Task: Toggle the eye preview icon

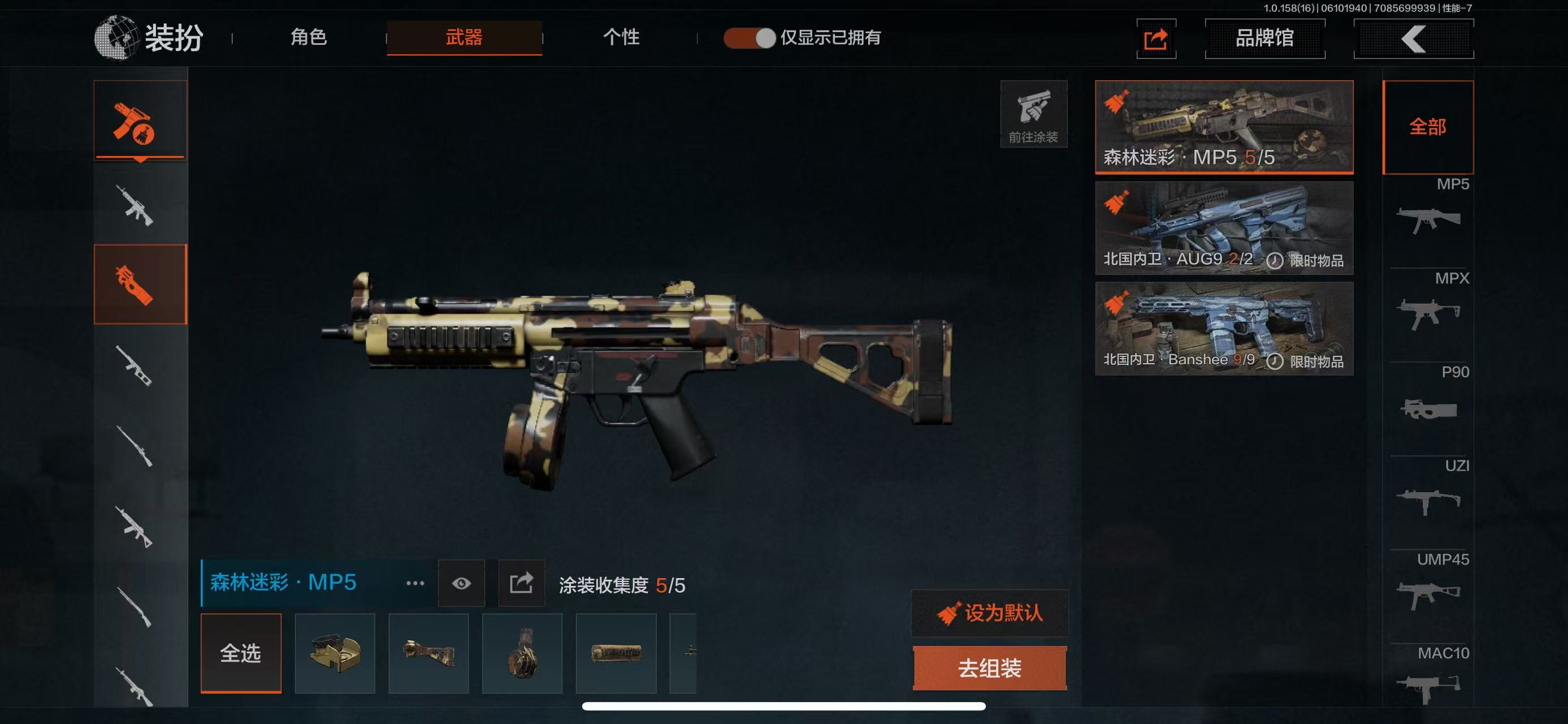Action: tap(461, 583)
